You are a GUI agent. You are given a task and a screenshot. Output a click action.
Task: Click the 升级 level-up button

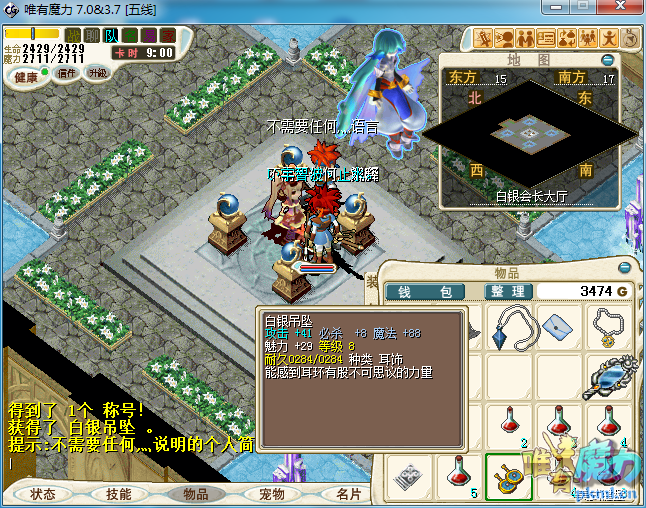pos(97,74)
